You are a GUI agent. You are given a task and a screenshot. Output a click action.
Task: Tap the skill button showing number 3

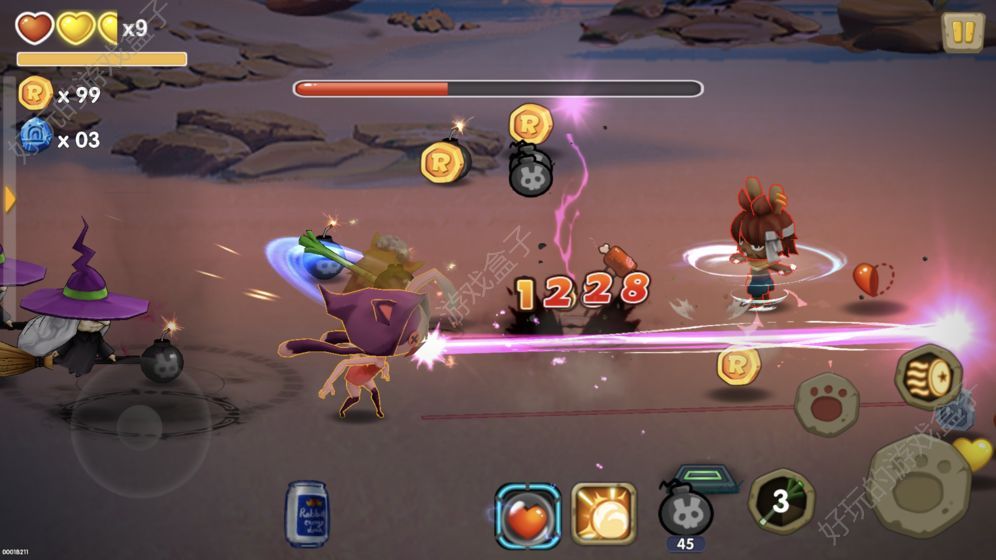click(781, 502)
